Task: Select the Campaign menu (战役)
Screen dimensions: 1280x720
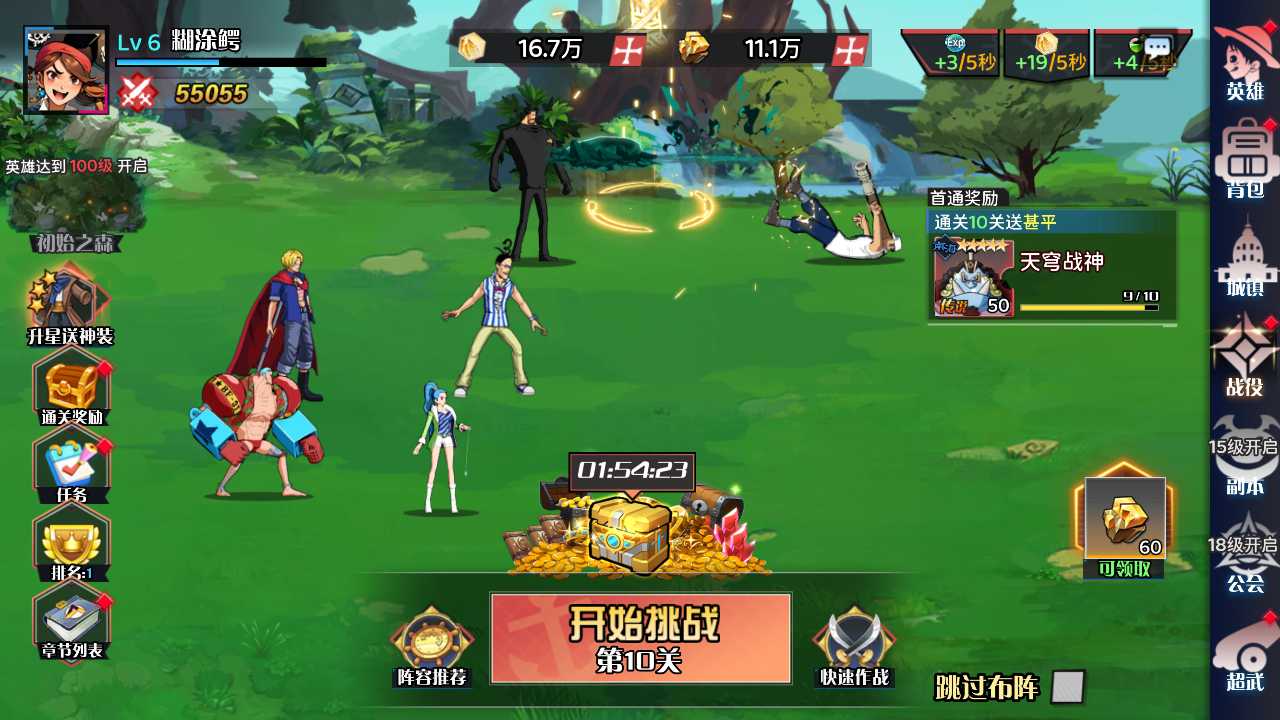Action: tap(1245, 355)
